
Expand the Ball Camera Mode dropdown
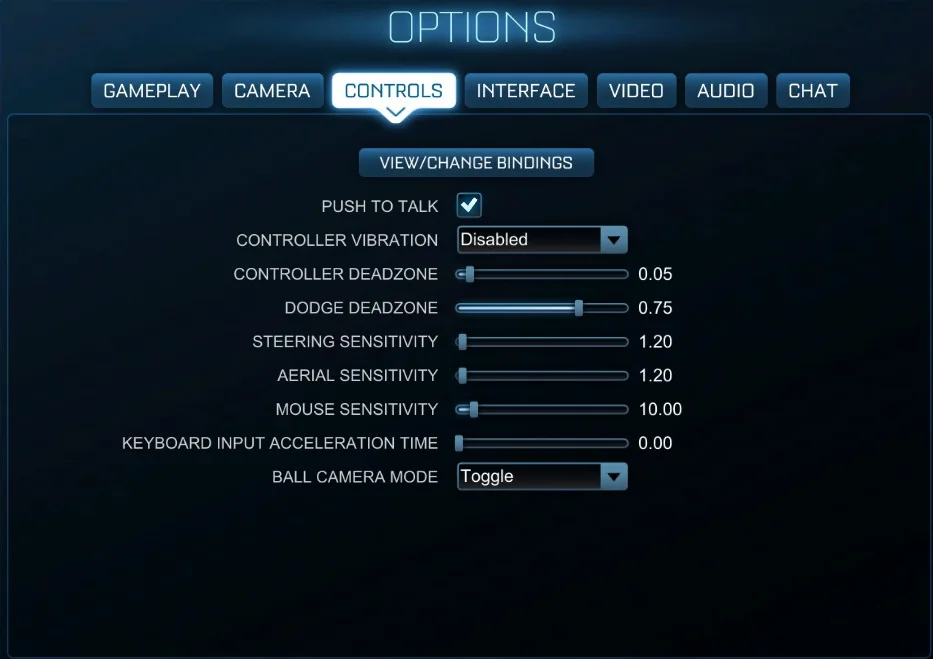click(542, 477)
